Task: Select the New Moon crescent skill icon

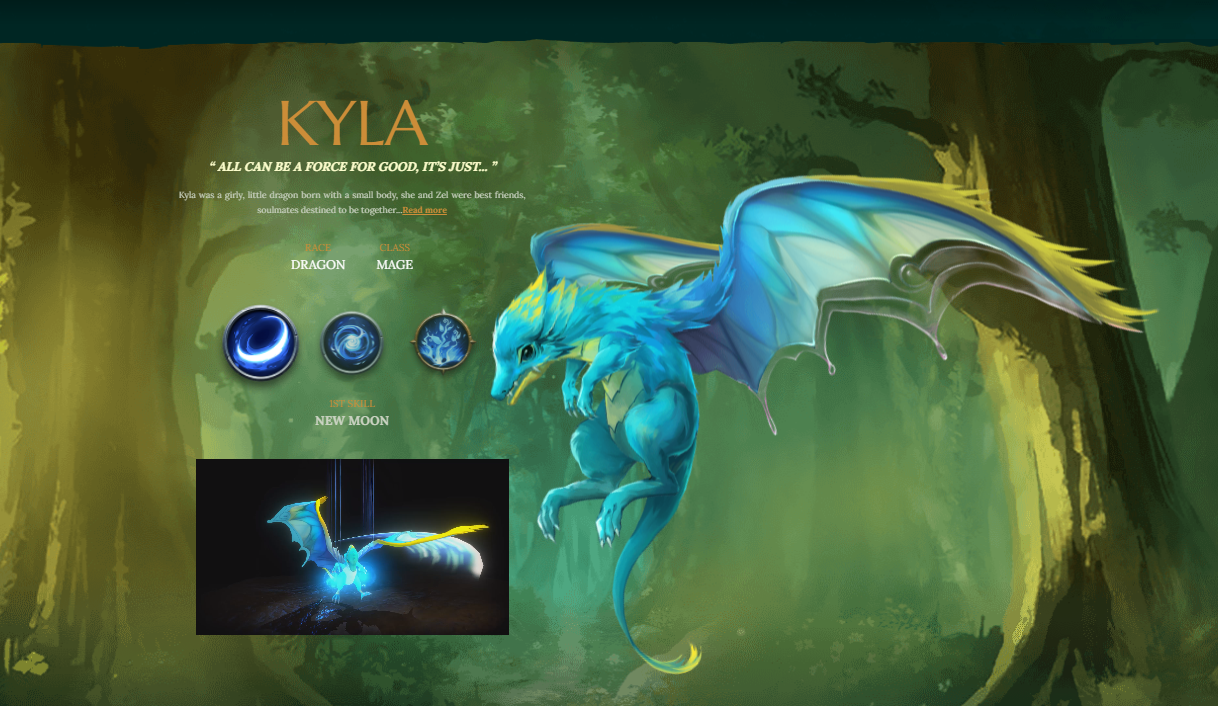Action: 261,343
